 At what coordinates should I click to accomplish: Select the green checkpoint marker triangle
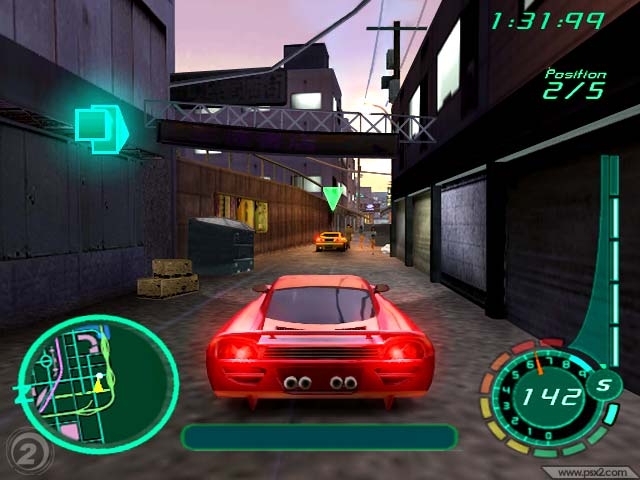(x=333, y=197)
